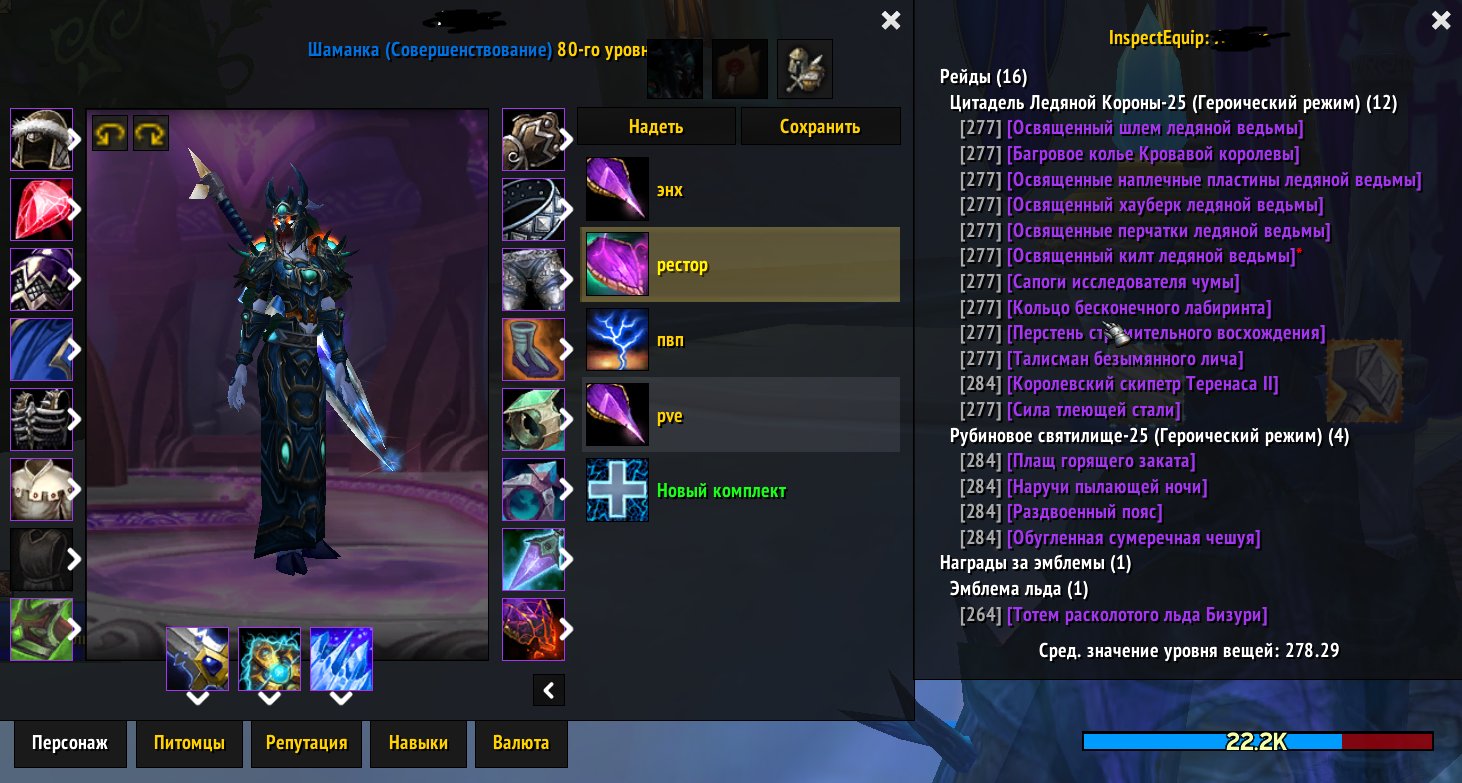
Task: Select the пвп equipment set
Action: 740,340
